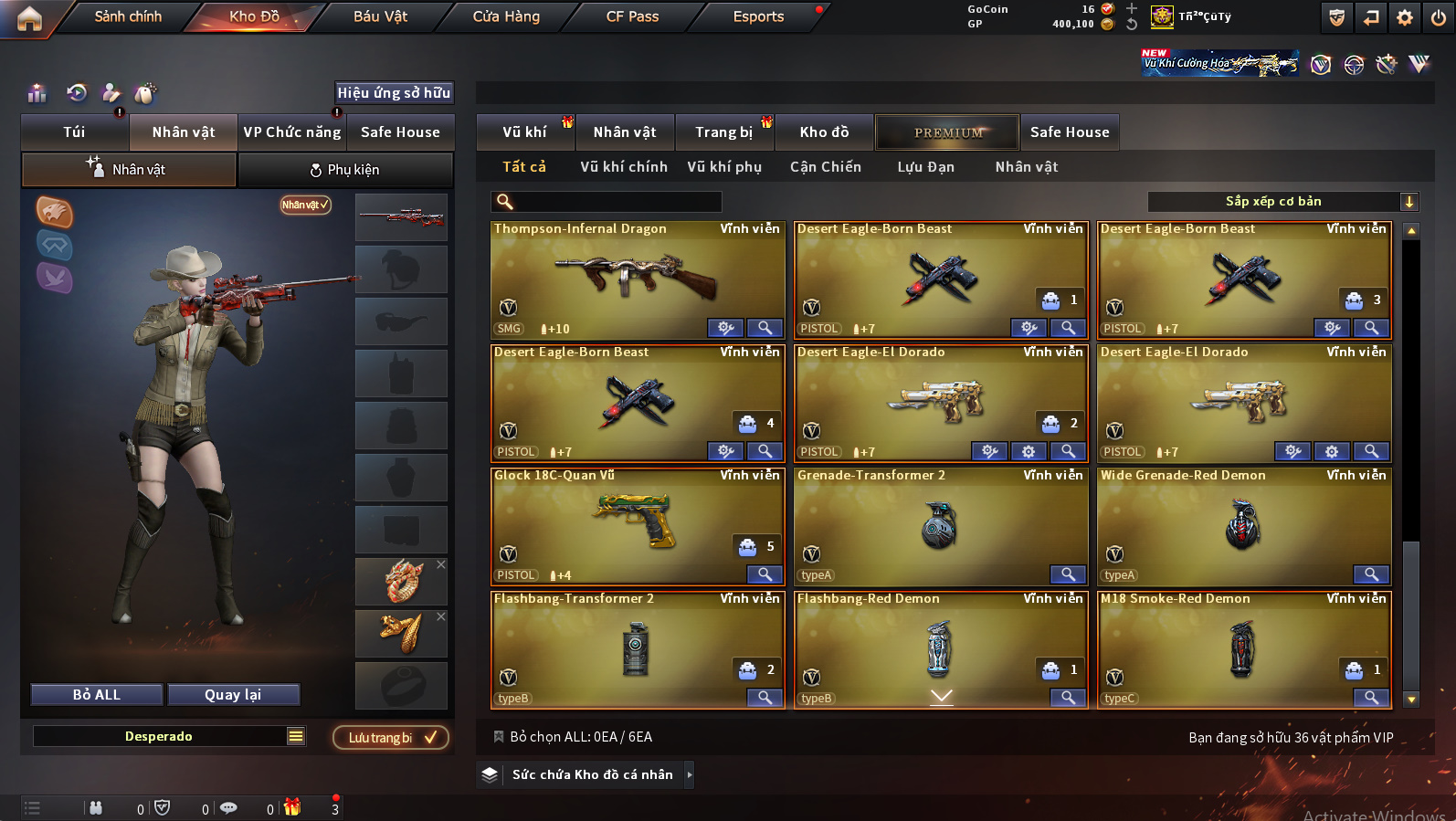Select the Wide Grenade-Red Demon item

coord(1243,525)
